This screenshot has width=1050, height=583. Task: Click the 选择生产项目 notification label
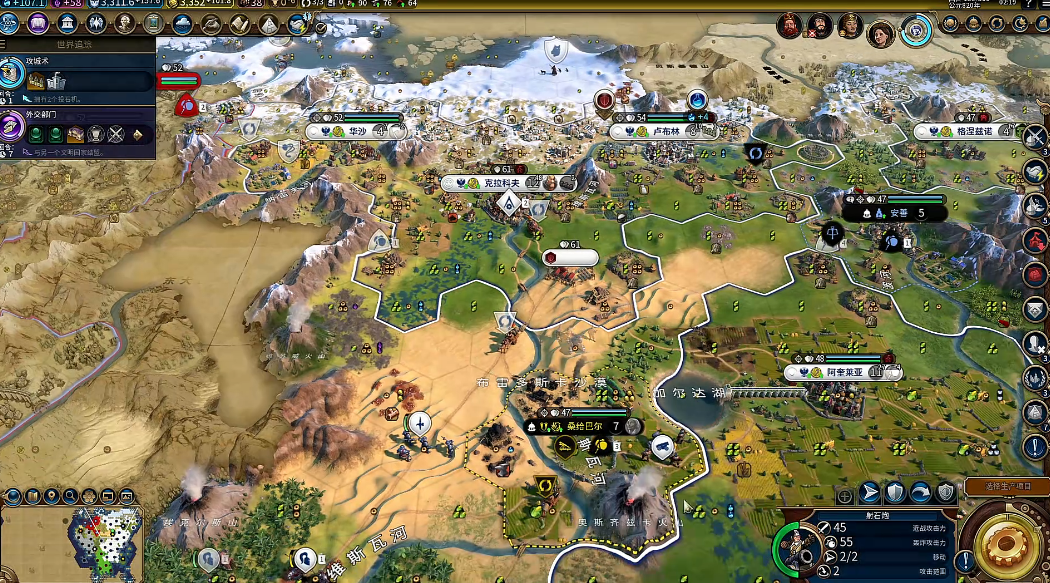1003,485
